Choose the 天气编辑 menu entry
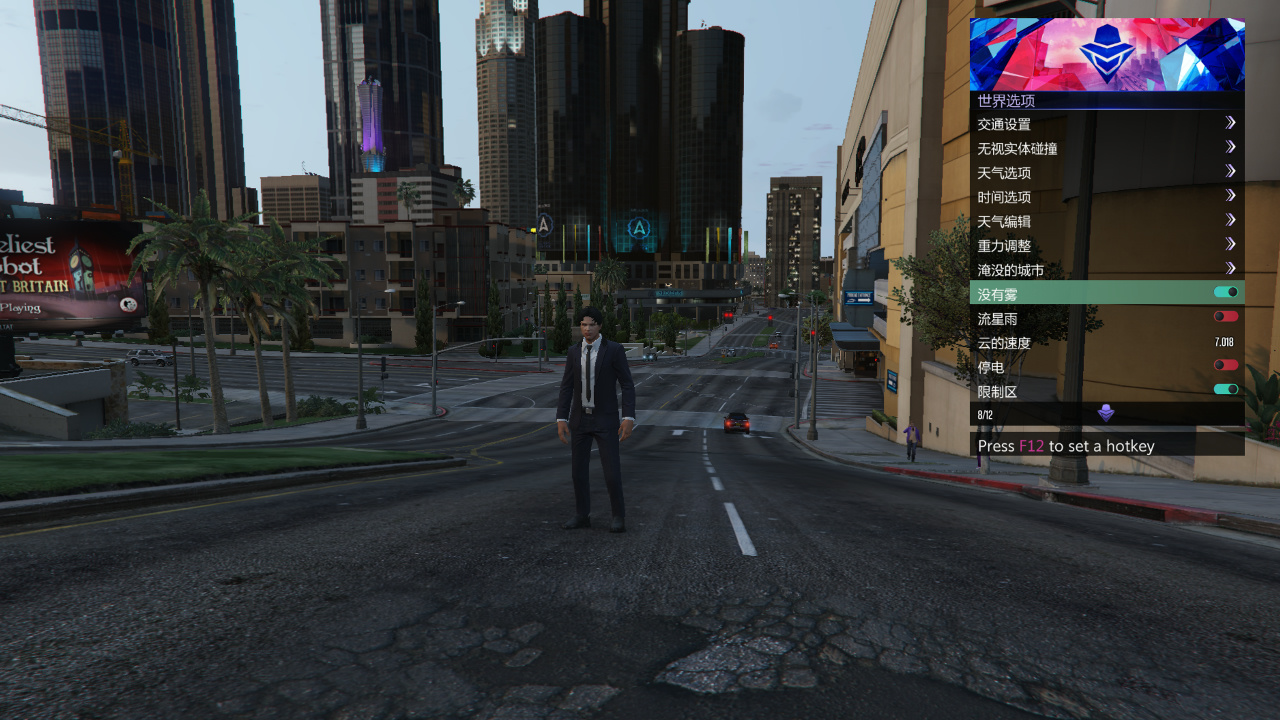1280x720 pixels. click(1106, 221)
